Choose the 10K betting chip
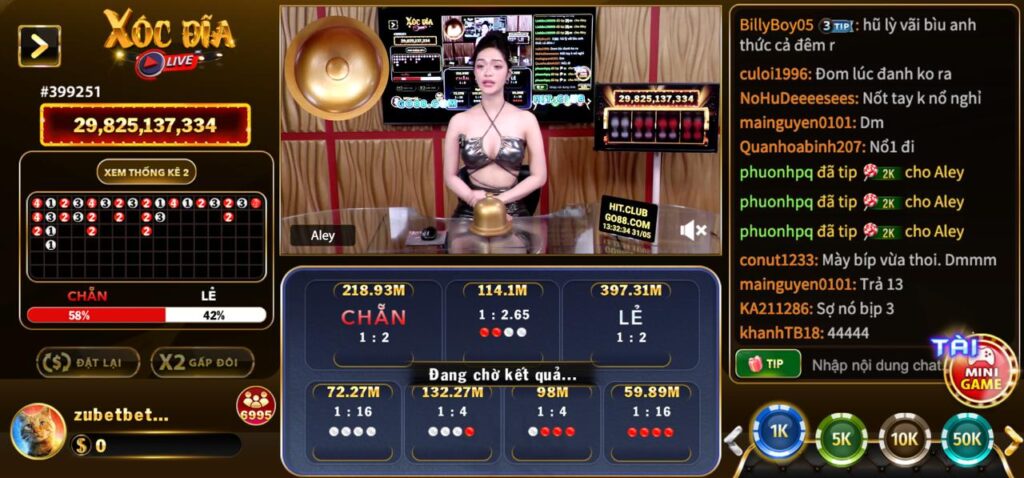 pos(905,436)
